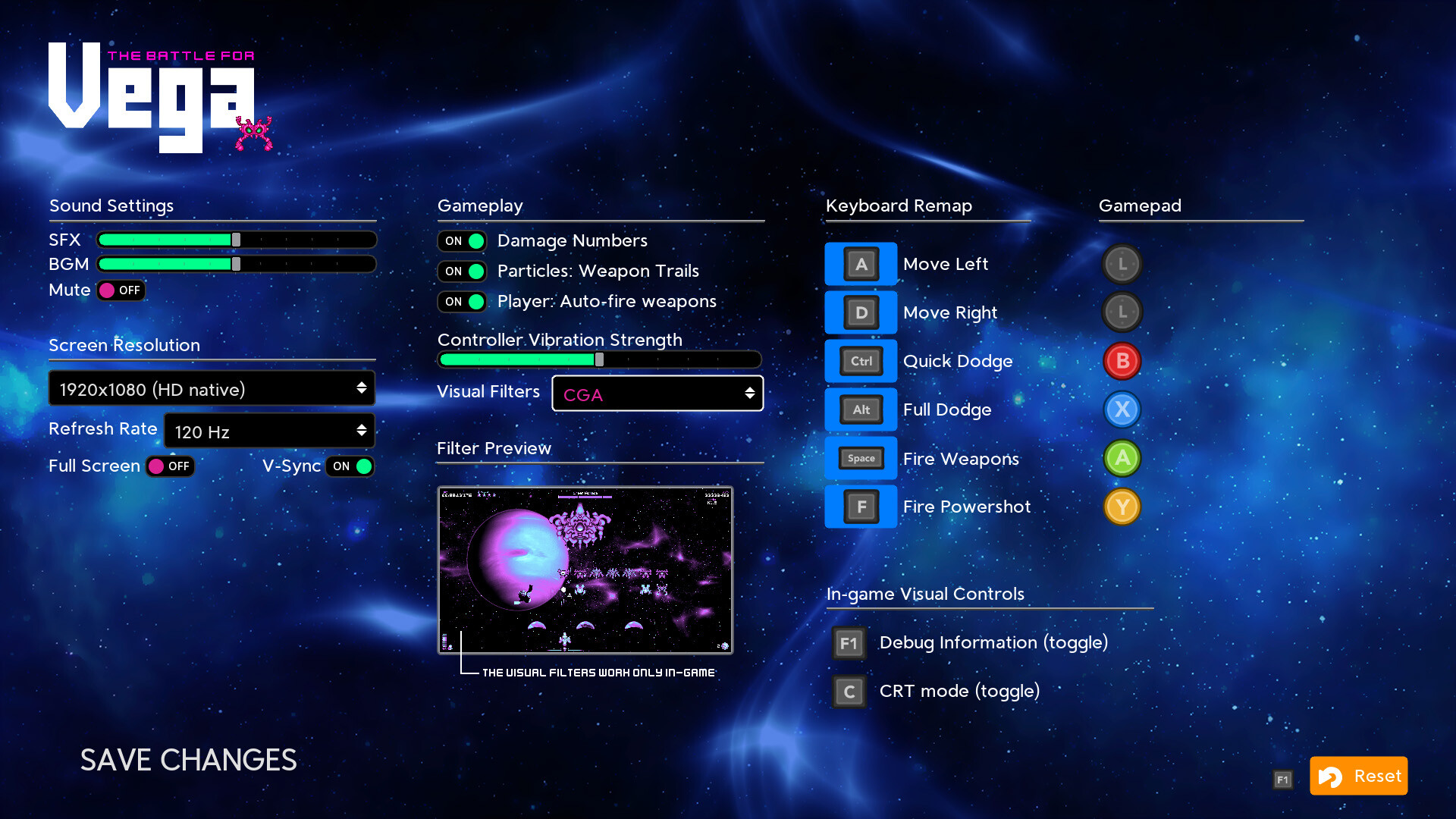The height and width of the screenshot is (819, 1456).
Task: Click the C key icon for CRT mode
Action: coord(848,691)
